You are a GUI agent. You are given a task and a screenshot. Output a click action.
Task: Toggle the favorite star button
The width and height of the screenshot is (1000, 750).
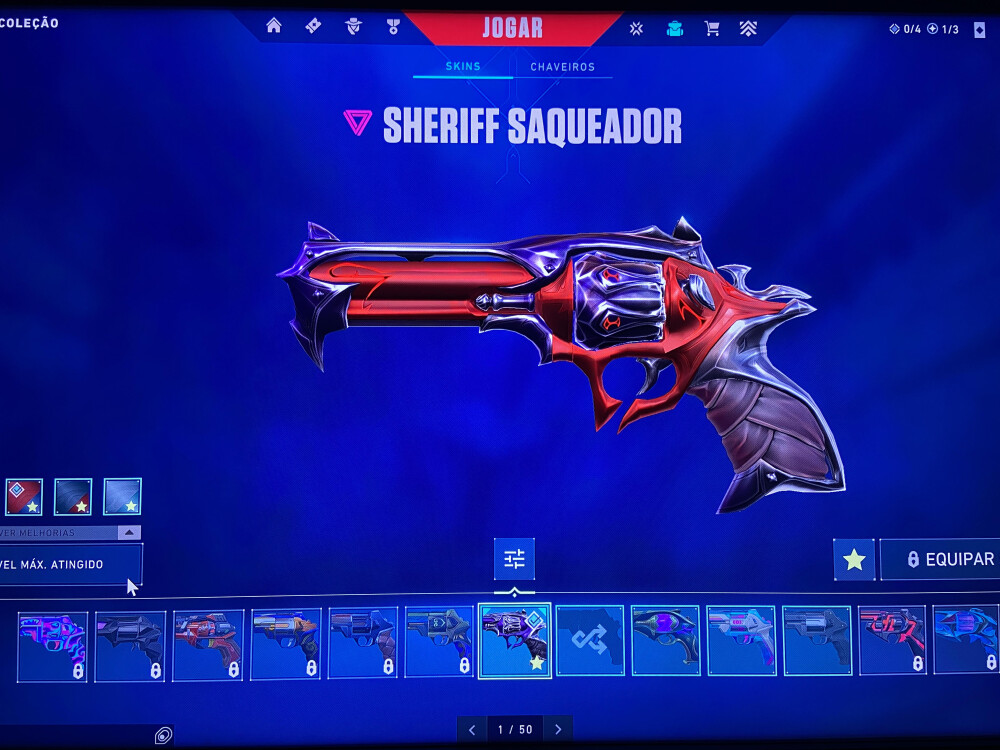click(x=854, y=560)
